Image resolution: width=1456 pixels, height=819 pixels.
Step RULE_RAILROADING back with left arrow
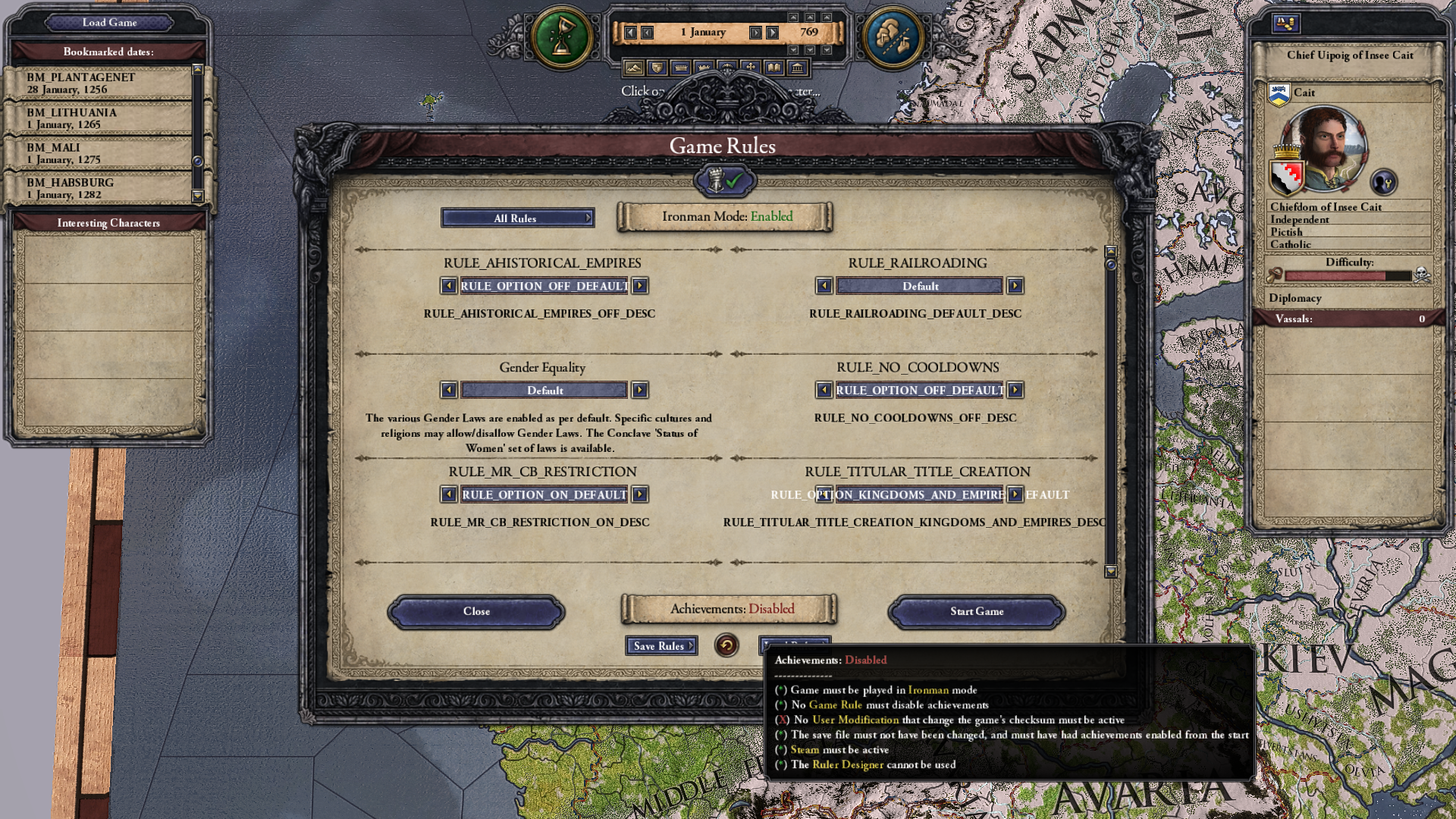[826, 286]
